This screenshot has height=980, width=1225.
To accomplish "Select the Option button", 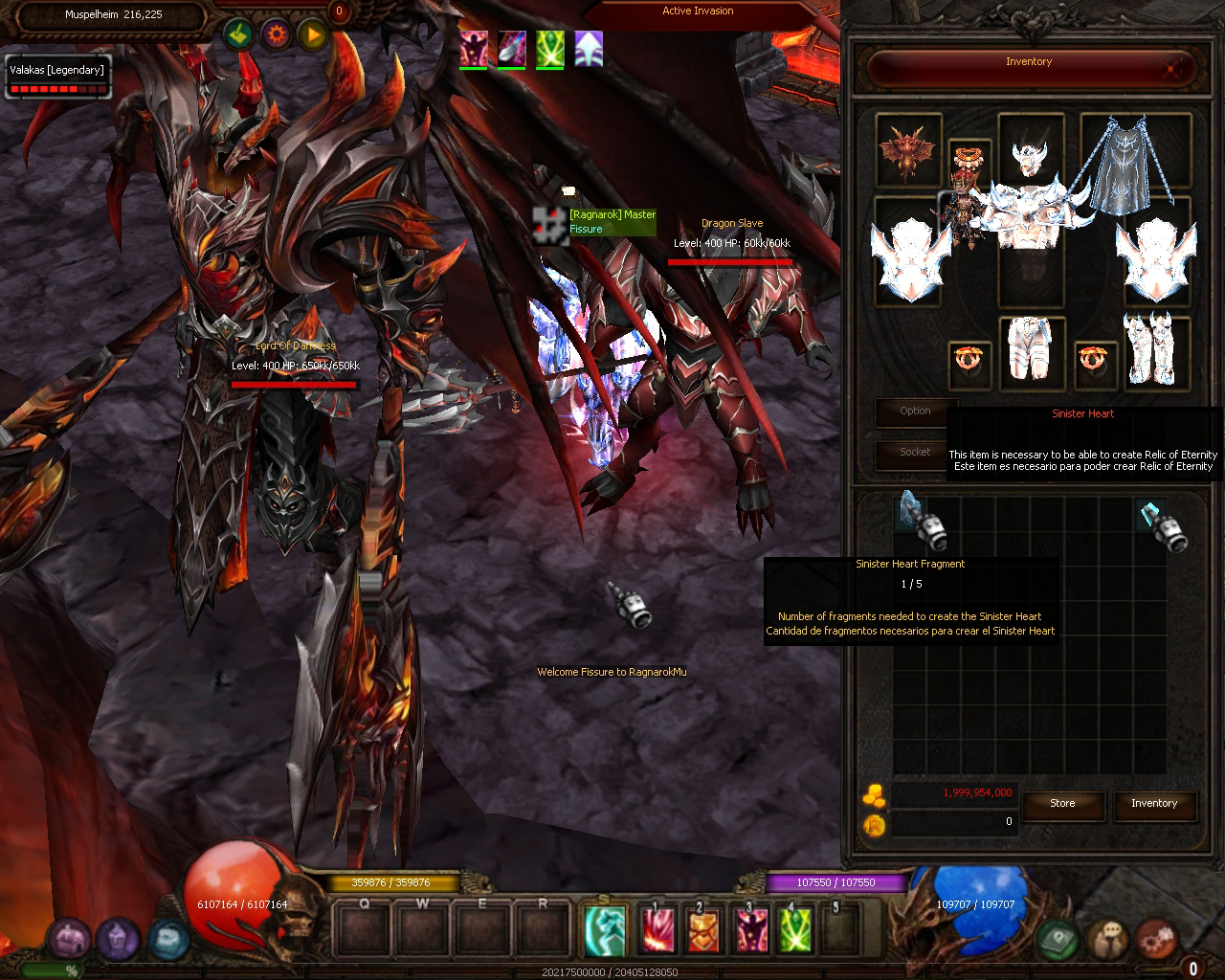I will 915,412.
